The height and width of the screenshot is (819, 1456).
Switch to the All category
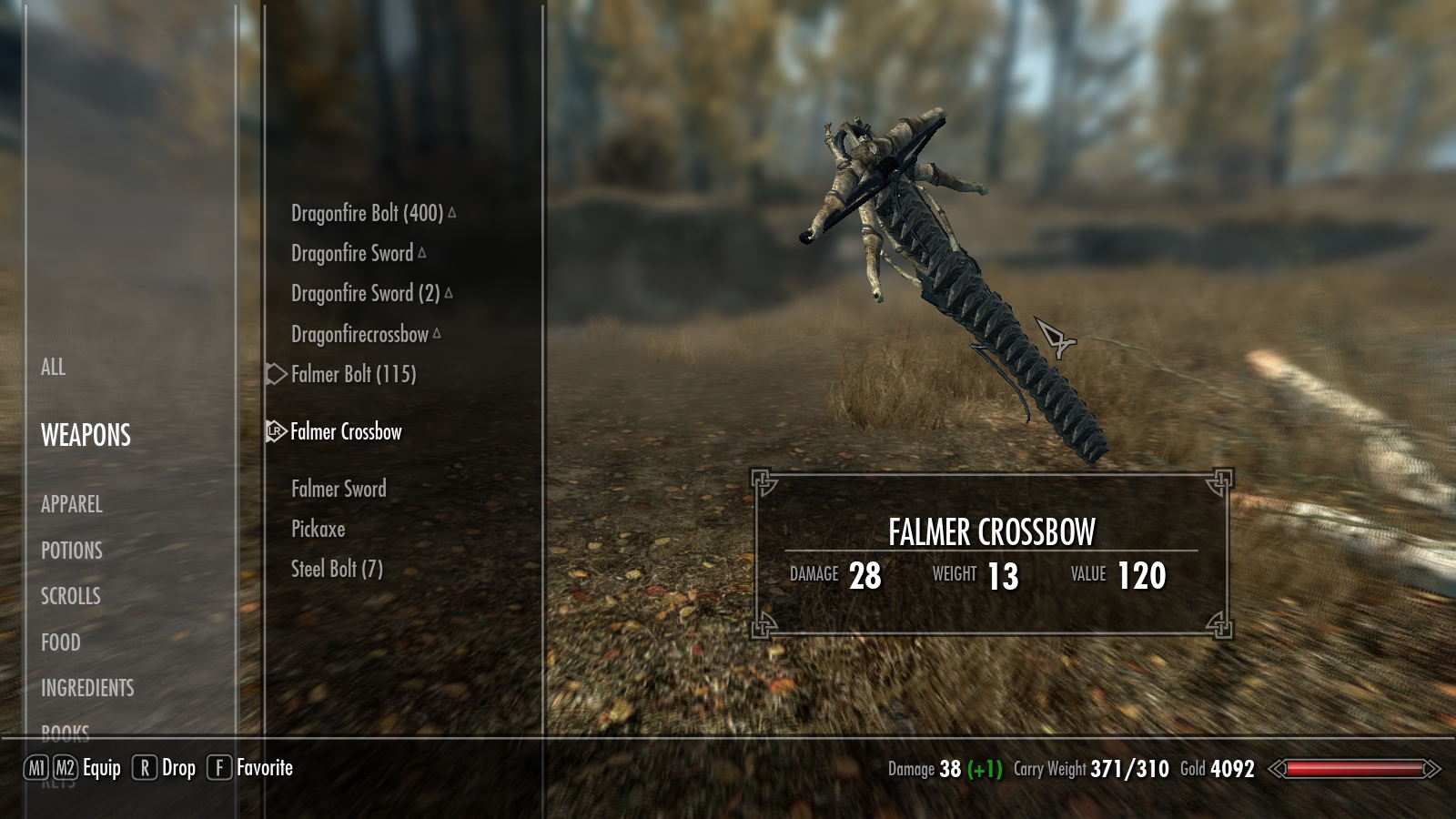[x=53, y=368]
